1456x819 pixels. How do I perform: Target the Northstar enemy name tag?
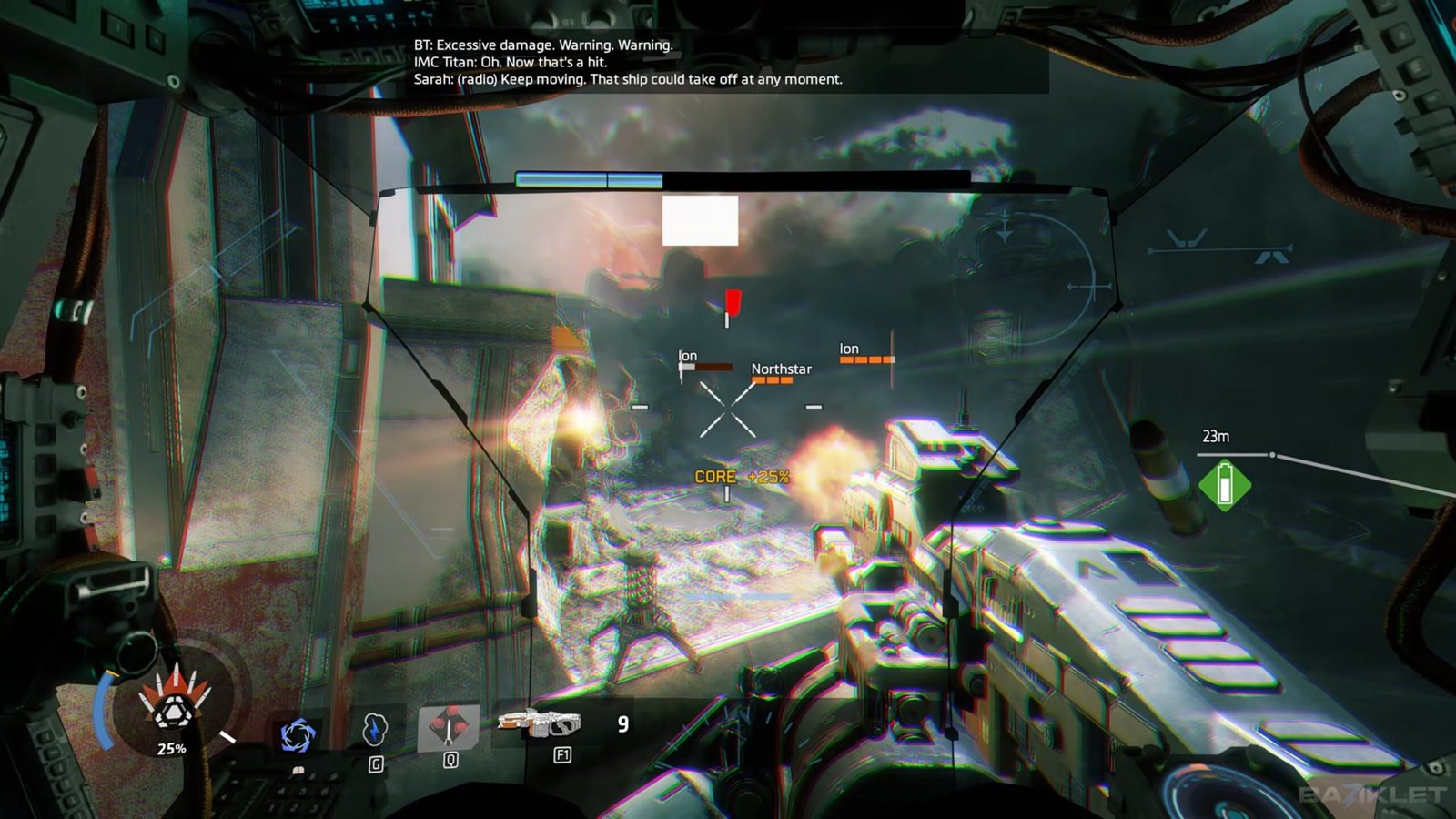(781, 369)
